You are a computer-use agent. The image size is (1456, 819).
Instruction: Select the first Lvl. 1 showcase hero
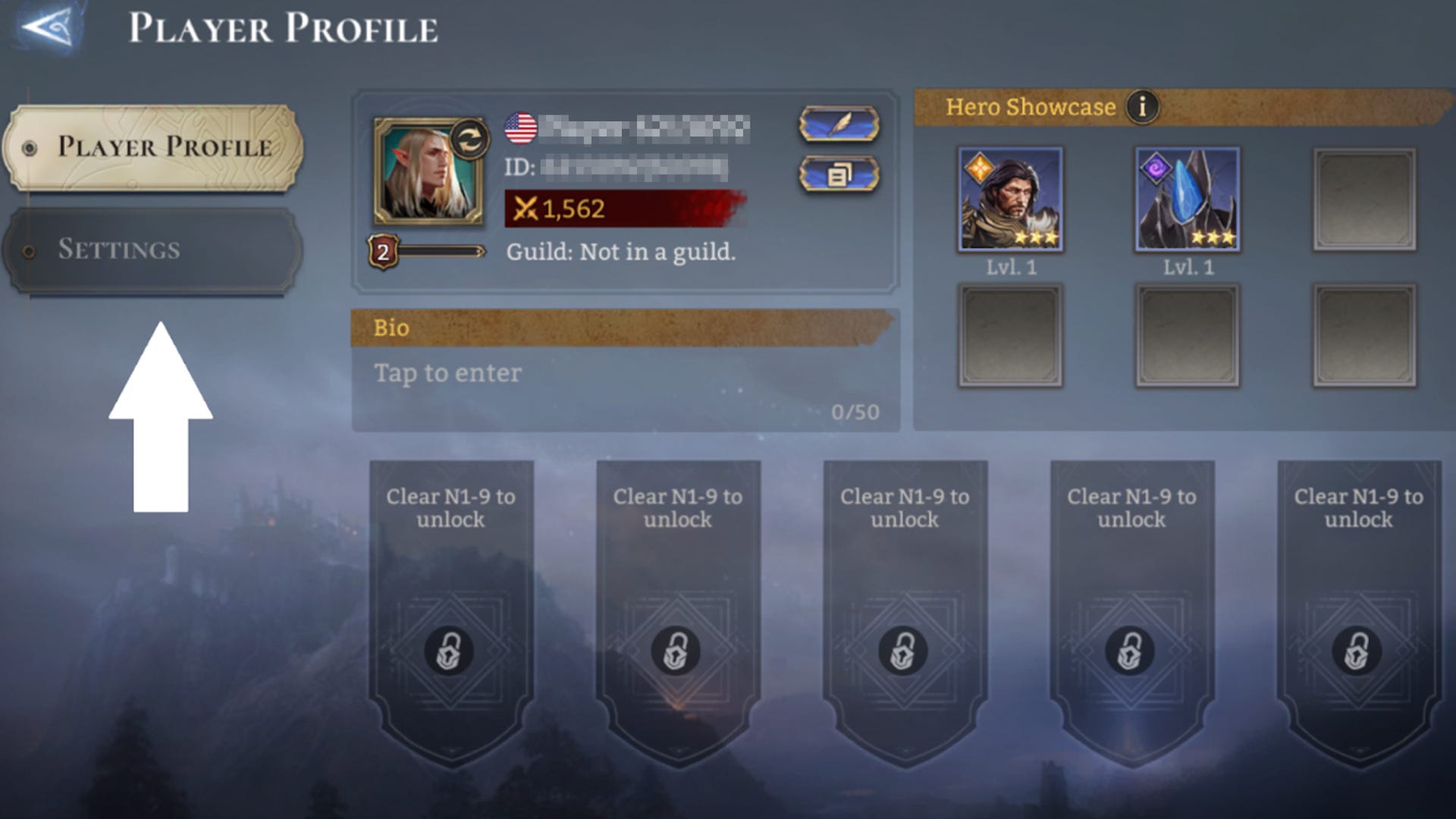click(1010, 199)
